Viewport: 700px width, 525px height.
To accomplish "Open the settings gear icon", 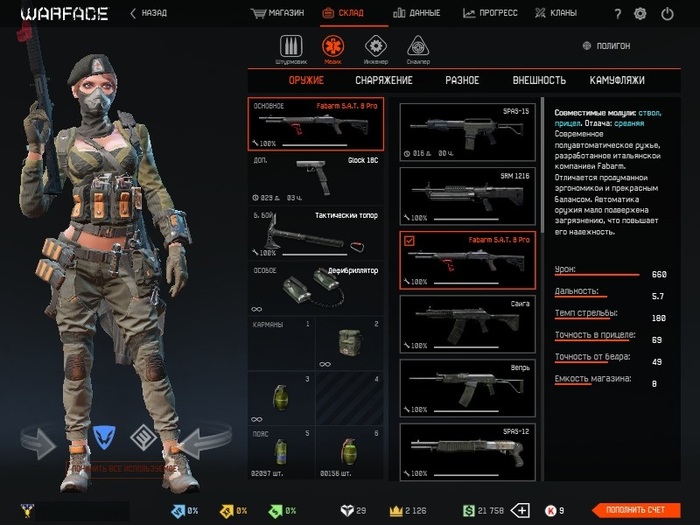I will (x=641, y=14).
